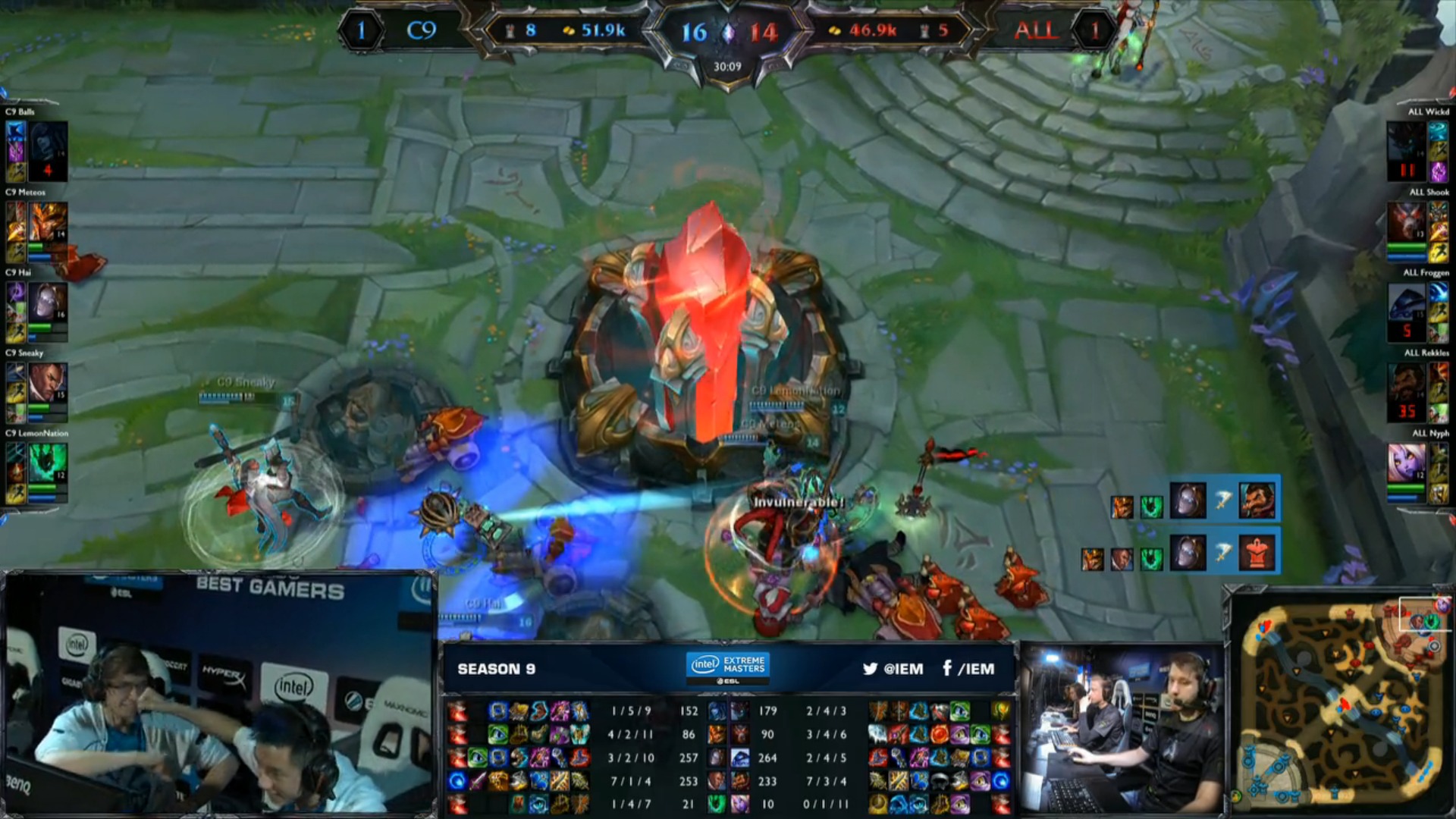Click the crystal icon between the kill scores
The height and width of the screenshot is (819, 1456).
click(x=729, y=33)
